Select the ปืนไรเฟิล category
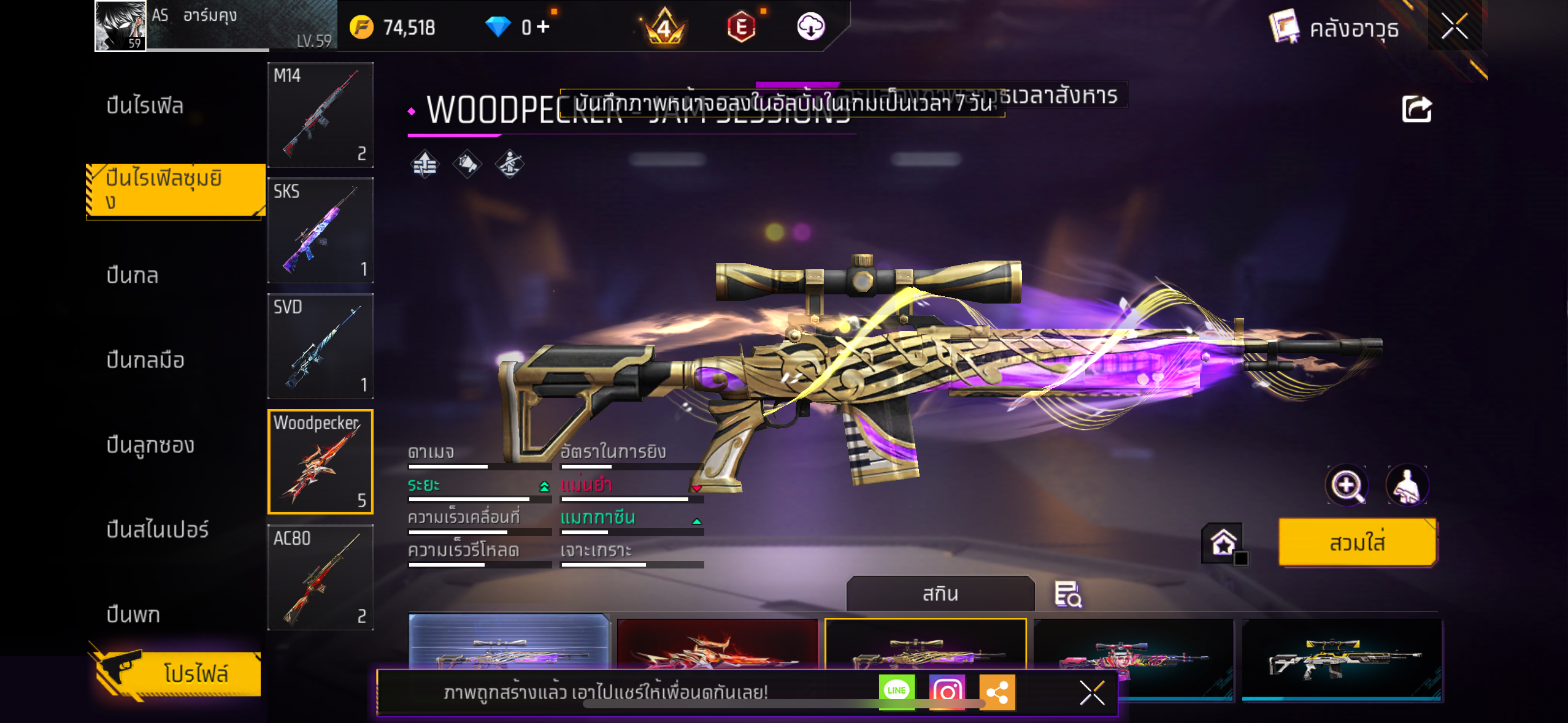Viewport: 1568px width, 723px height. click(145, 105)
